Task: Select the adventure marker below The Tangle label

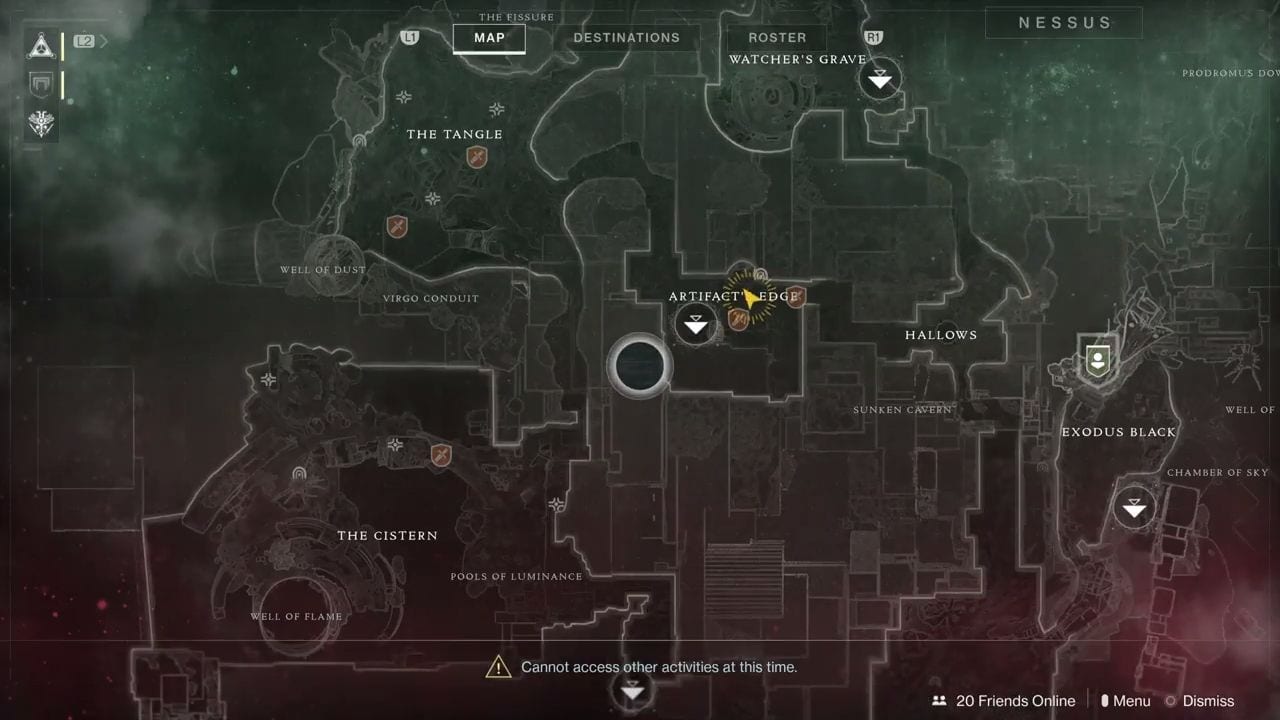Action: [x=477, y=157]
